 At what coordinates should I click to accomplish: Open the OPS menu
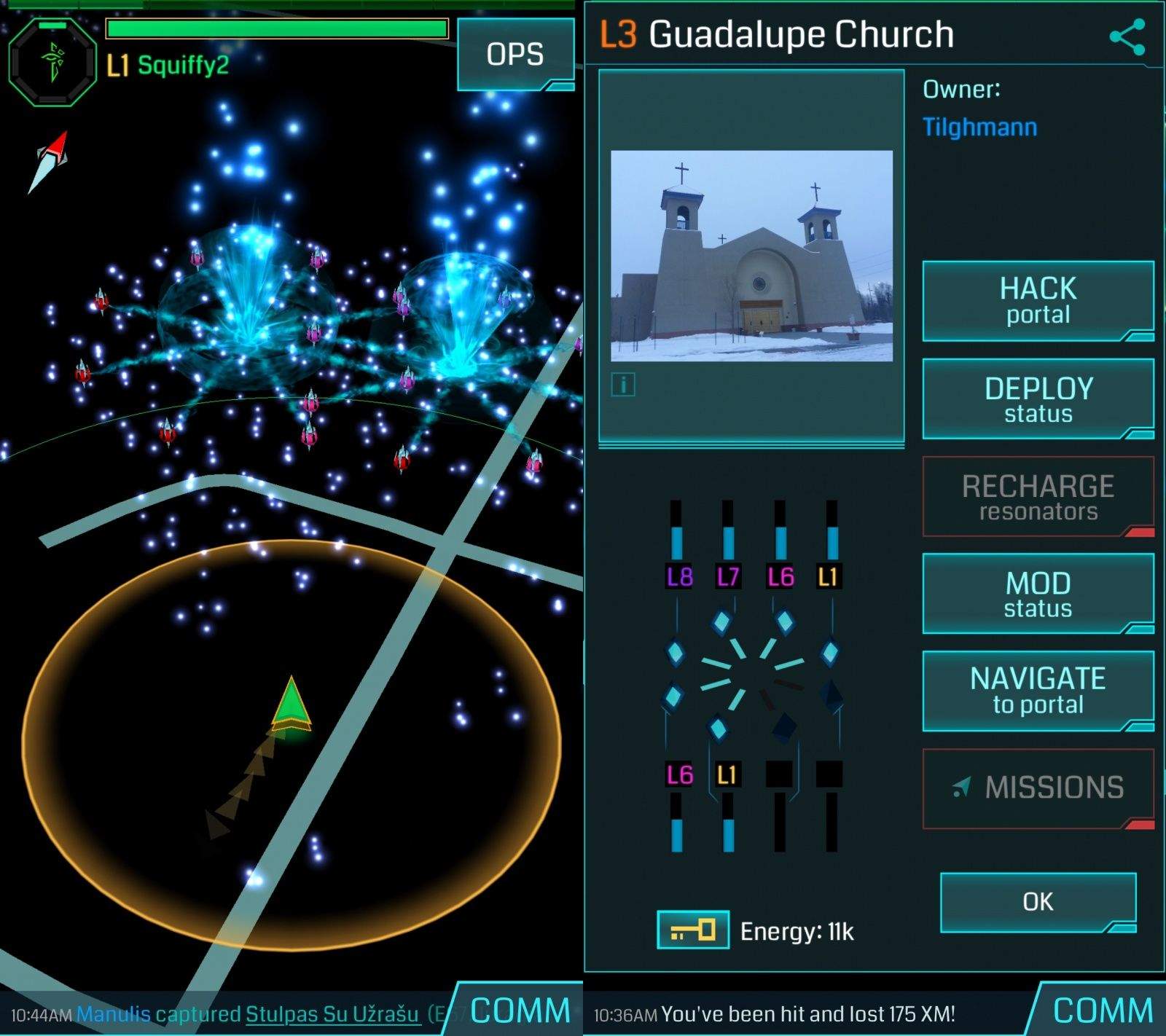tap(515, 55)
